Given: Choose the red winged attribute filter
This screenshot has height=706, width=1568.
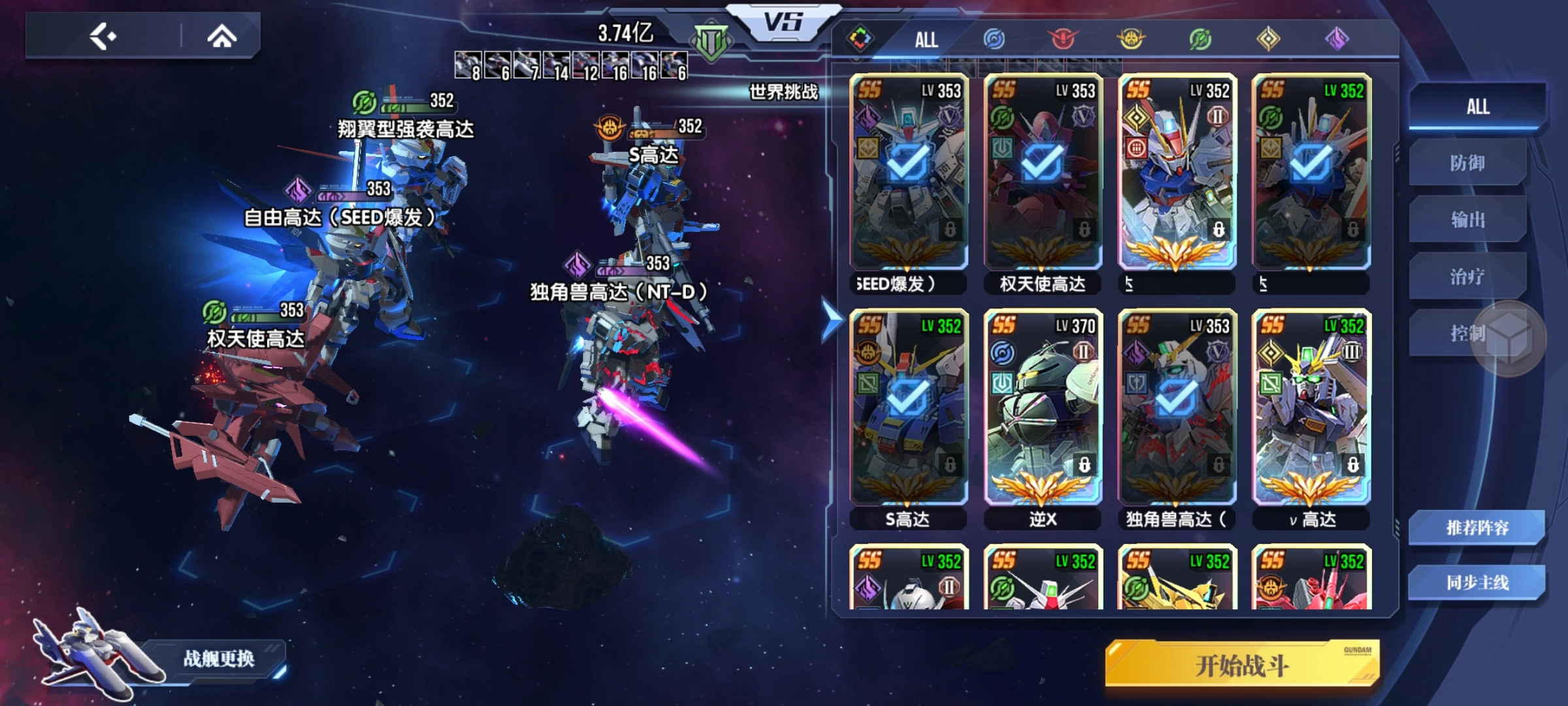Looking at the screenshot, I should (1063, 39).
